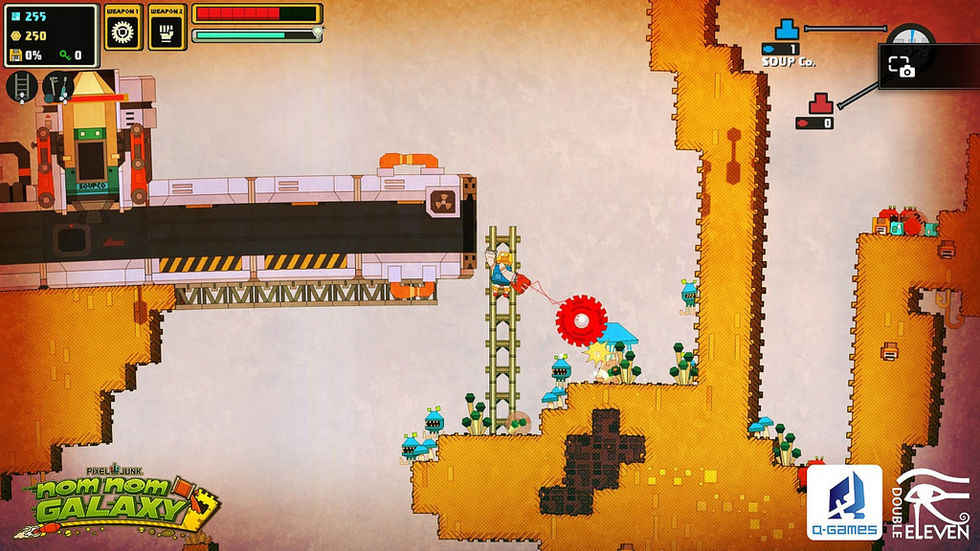Select the Weapon 2 fist slot

tap(167, 30)
